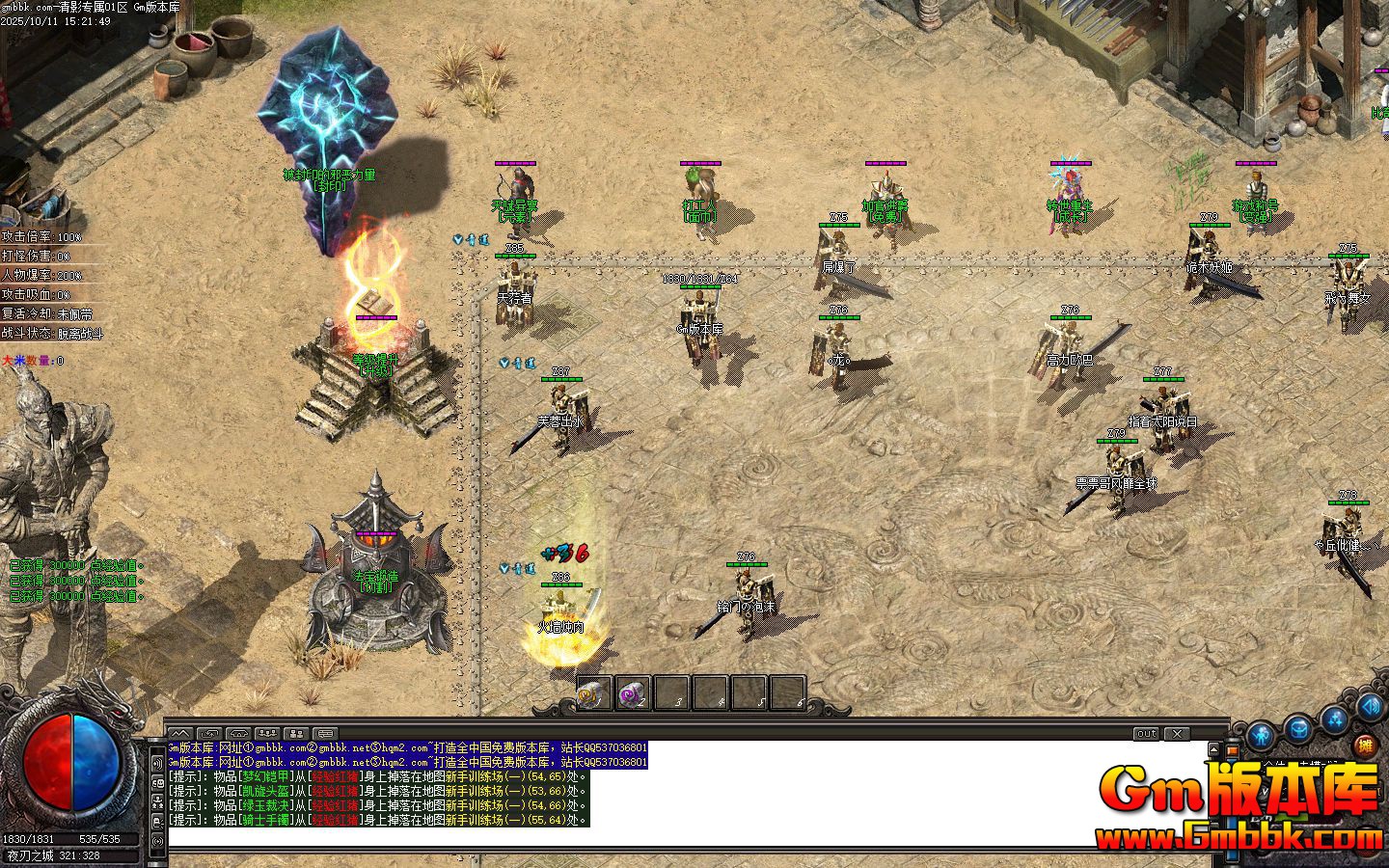The height and width of the screenshot is (868, 1389).
Task: Open the character panel icon
Action: (1261, 738)
